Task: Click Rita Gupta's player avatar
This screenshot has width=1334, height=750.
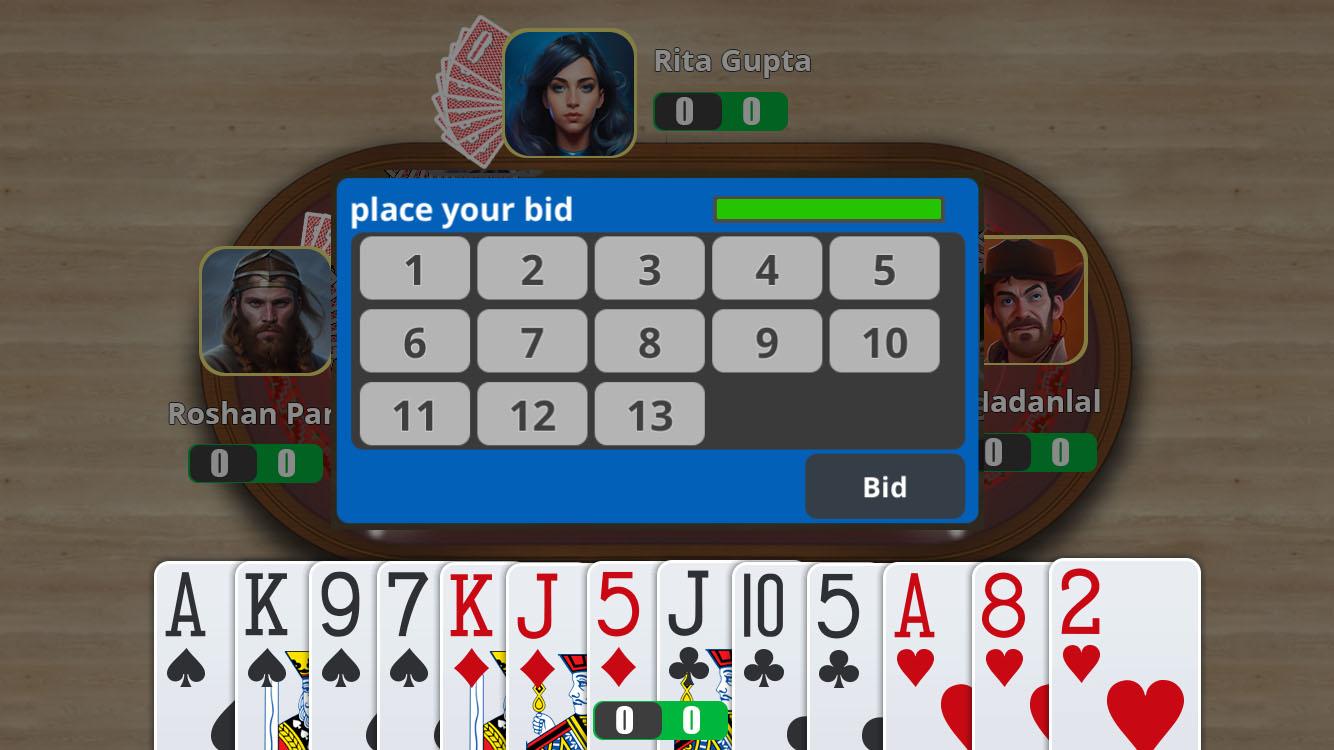Action: [x=569, y=94]
